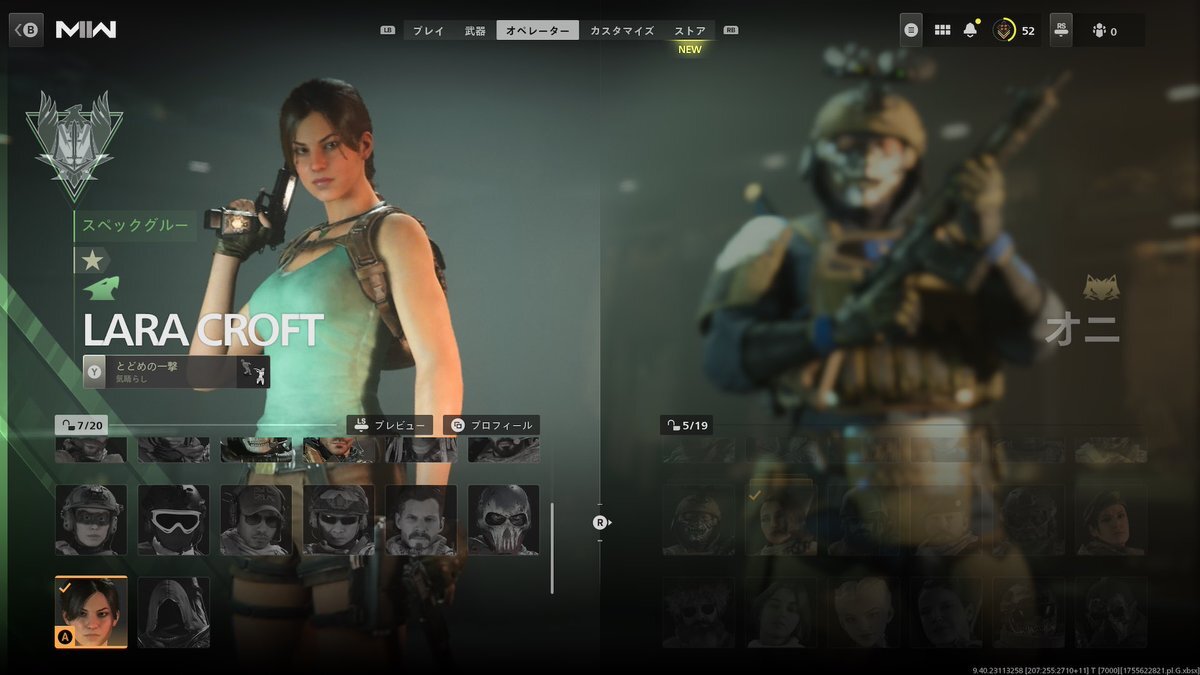The height and width of the screenshot is (675, 1200).
Task: Pick the hooded faceless operator thumbnail
Action: pyautogui.click(x=174, y=612)
